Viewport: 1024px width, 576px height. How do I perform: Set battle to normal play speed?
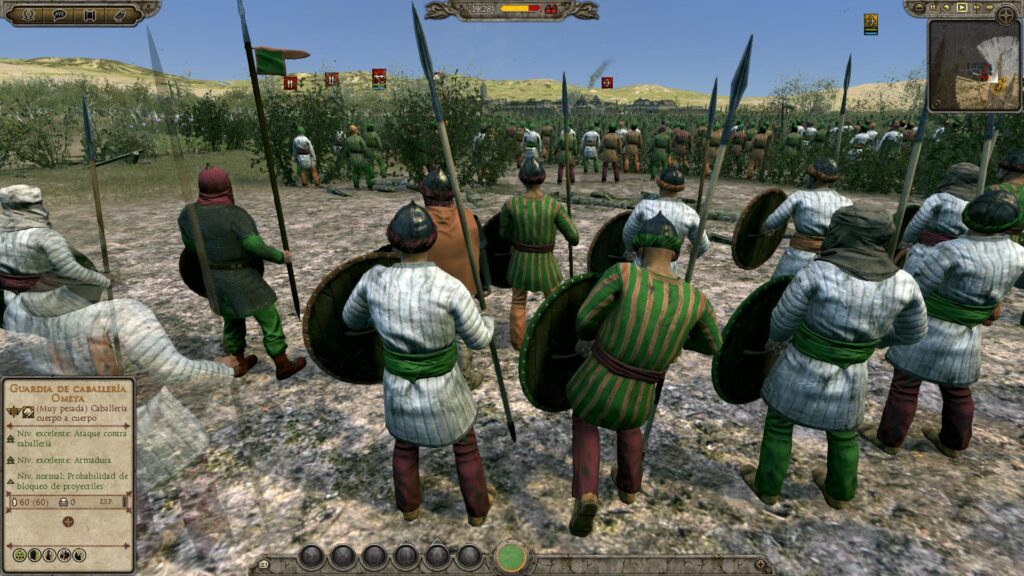(x=962, y=8)
